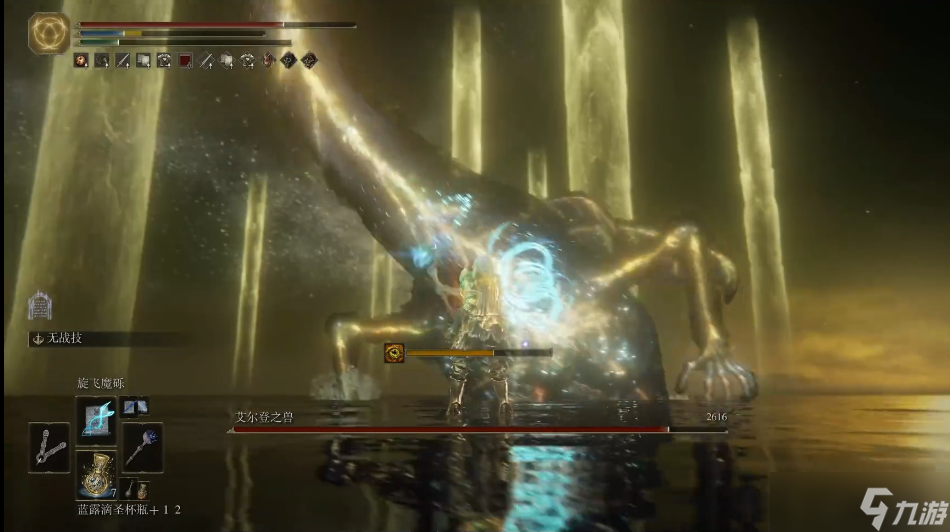
Task: Click the red square status effect icon
Action: coord(185,61)
